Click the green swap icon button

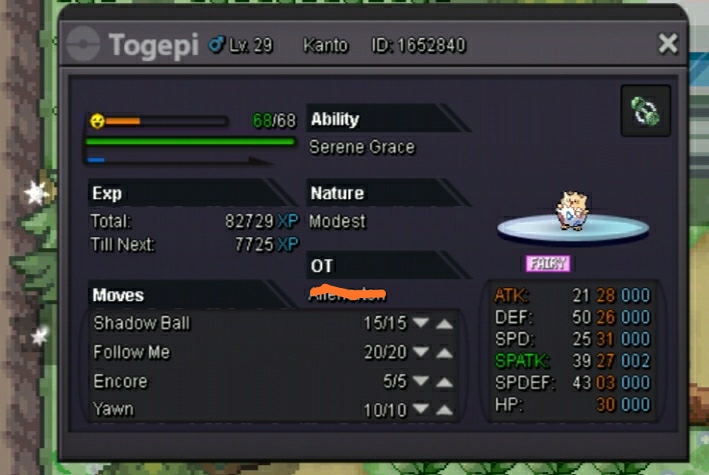[645, 110]
